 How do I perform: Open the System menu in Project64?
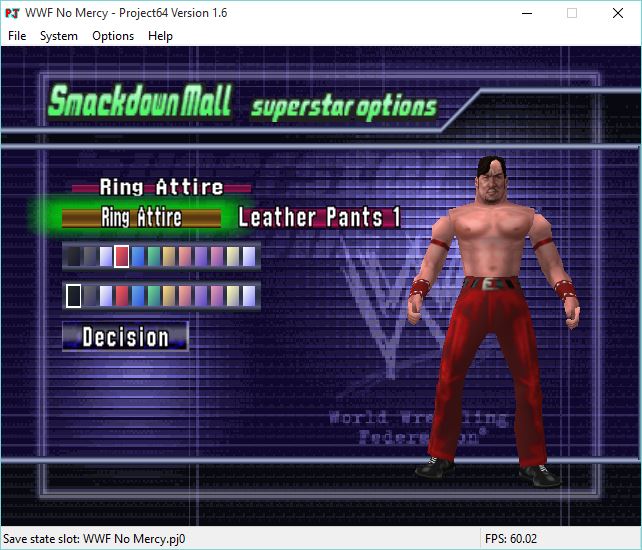point(59,36)
